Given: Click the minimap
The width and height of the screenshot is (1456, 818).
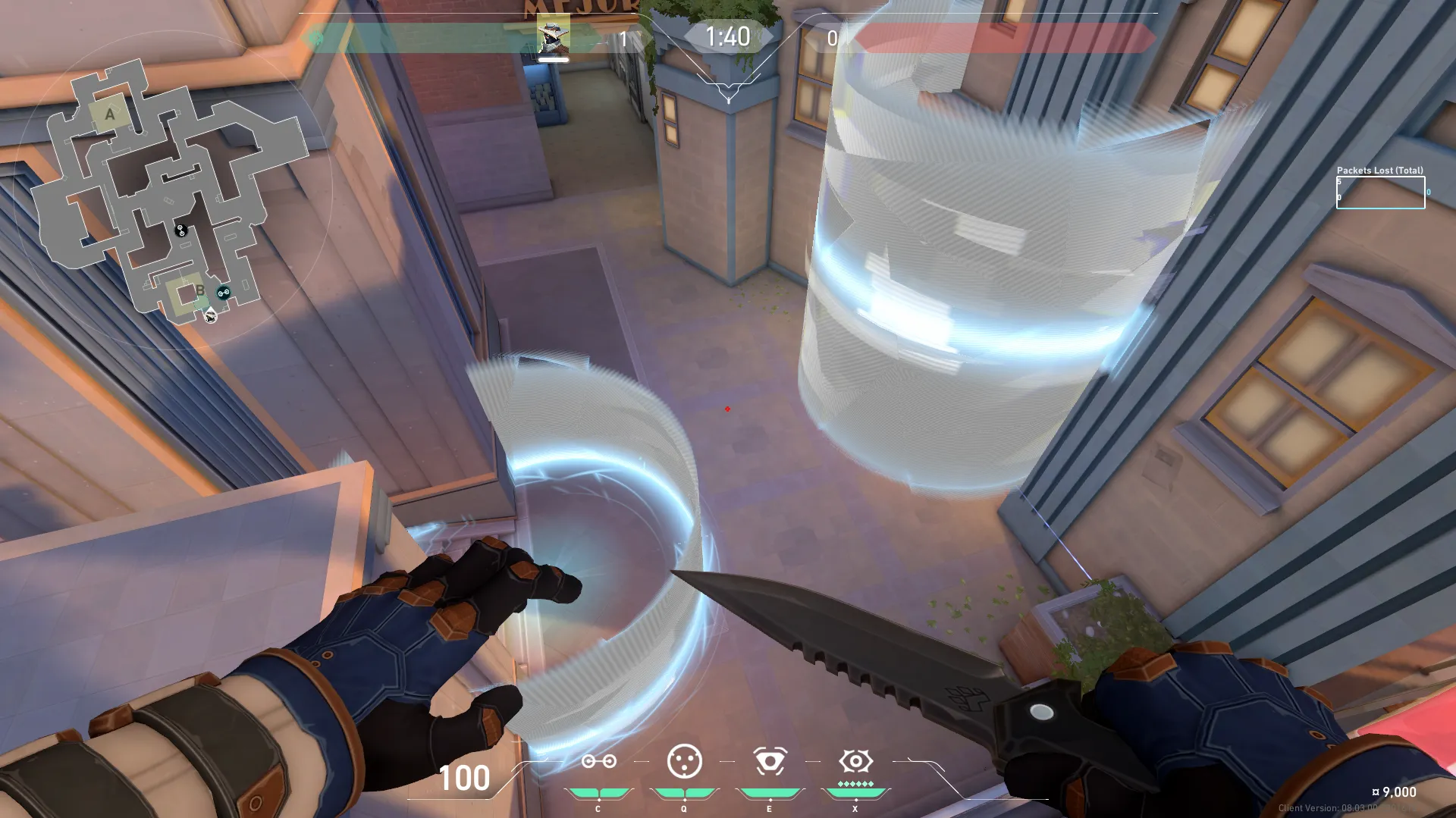Looking at the screenshot, I should point(171,190).
